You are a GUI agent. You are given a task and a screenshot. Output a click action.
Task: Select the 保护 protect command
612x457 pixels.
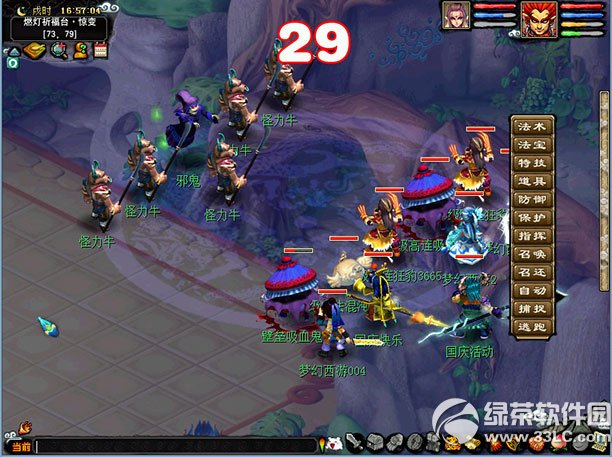click(531, 217)
